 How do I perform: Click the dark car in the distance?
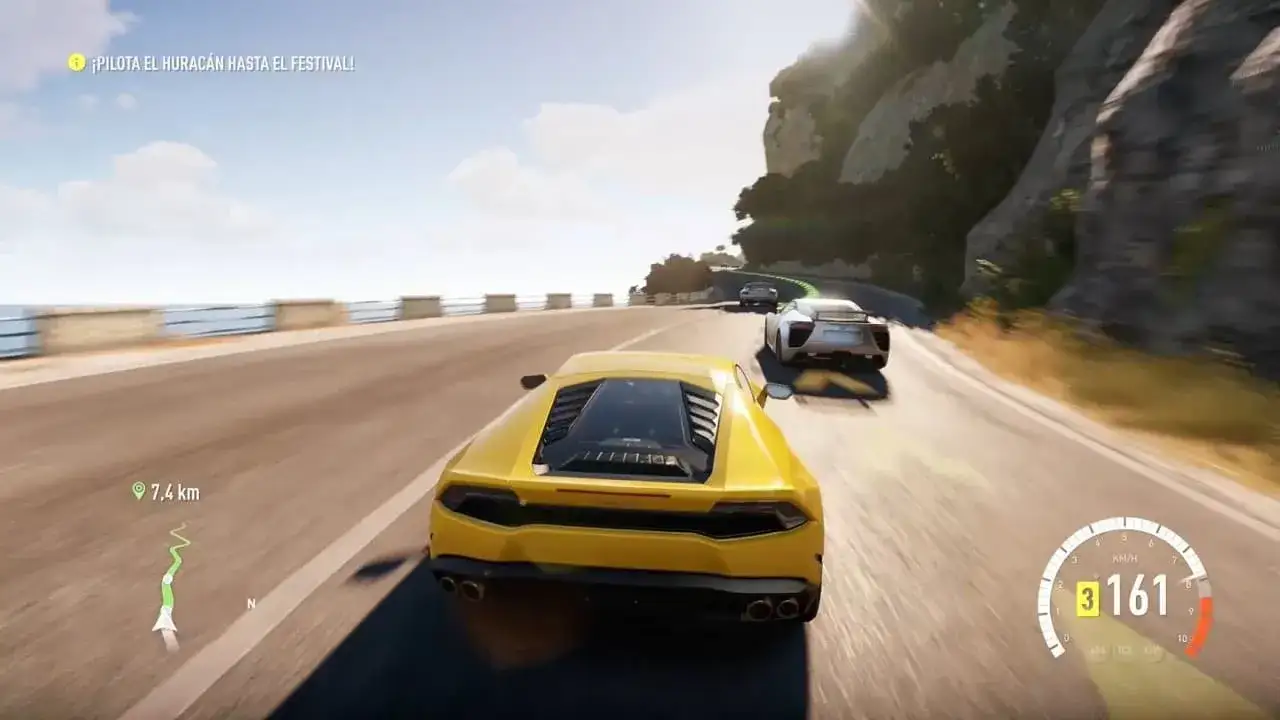pos(757,293)
